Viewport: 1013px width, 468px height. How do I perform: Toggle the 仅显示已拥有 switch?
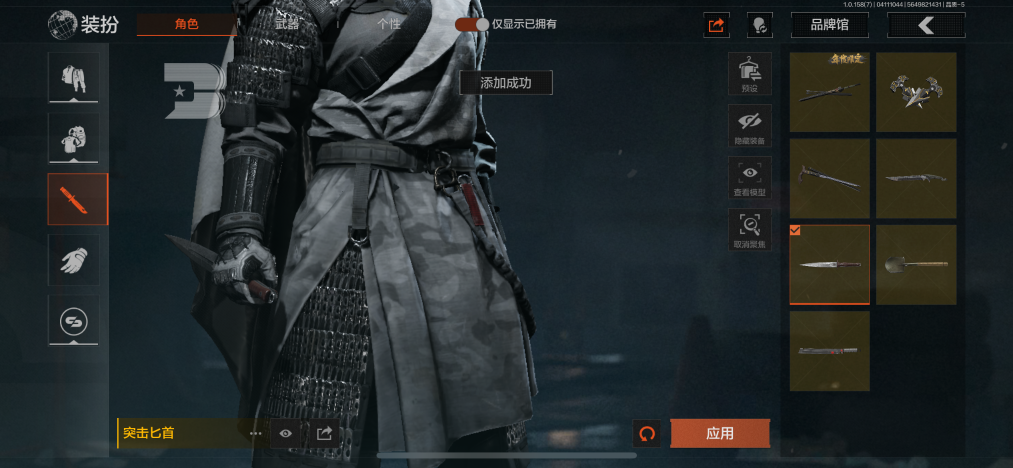[x=472, y=24]
